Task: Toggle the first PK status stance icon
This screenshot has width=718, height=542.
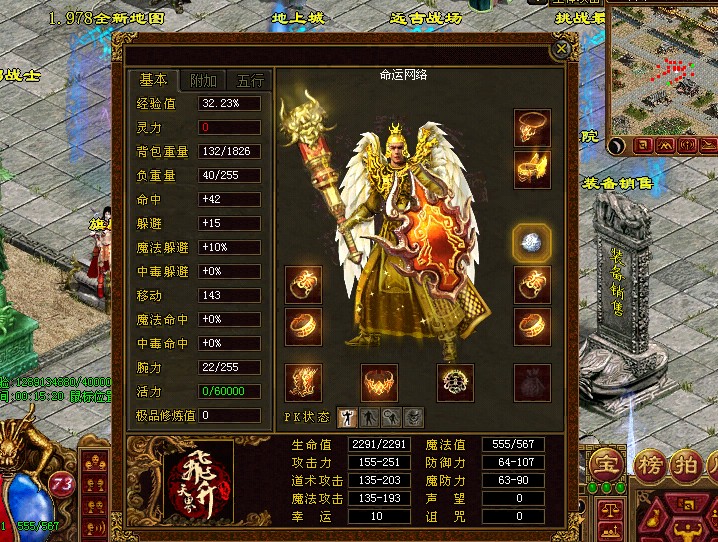Action: click(x=345, y=417)
